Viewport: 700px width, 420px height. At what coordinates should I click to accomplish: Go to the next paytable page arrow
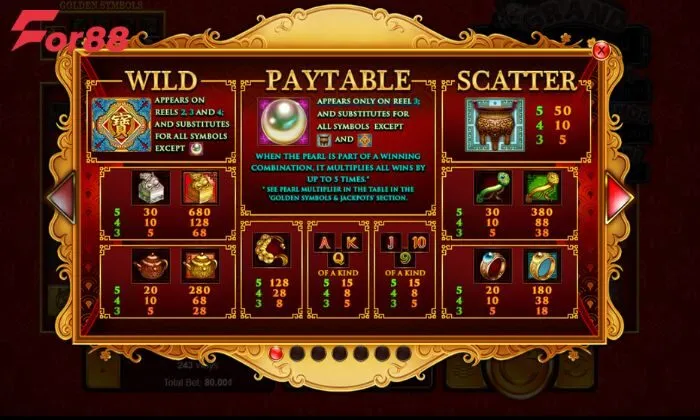[x=621, y=195]
